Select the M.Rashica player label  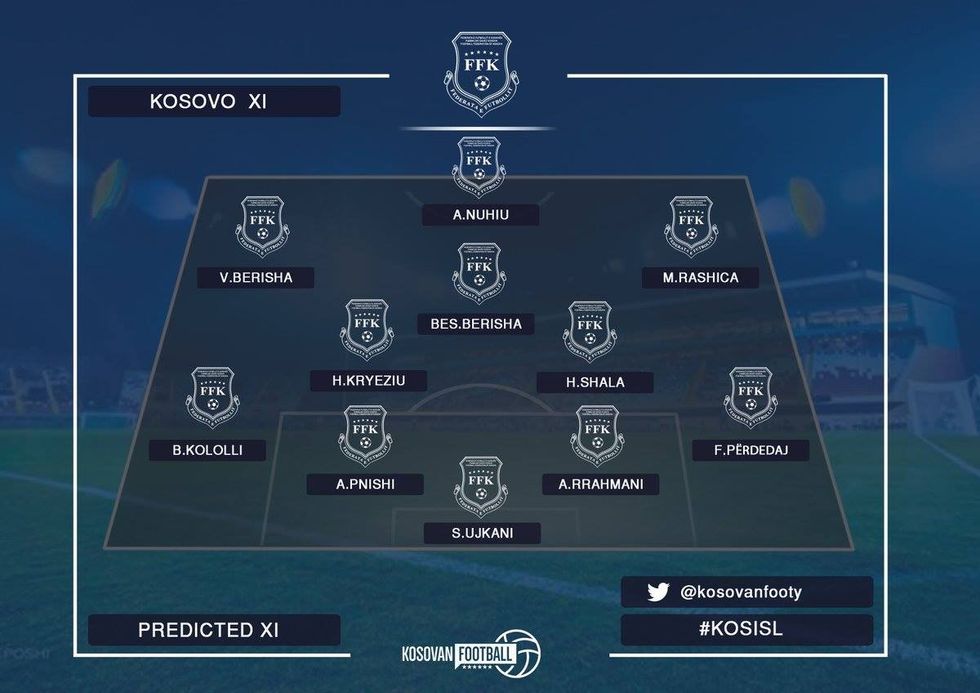(700, 278)
